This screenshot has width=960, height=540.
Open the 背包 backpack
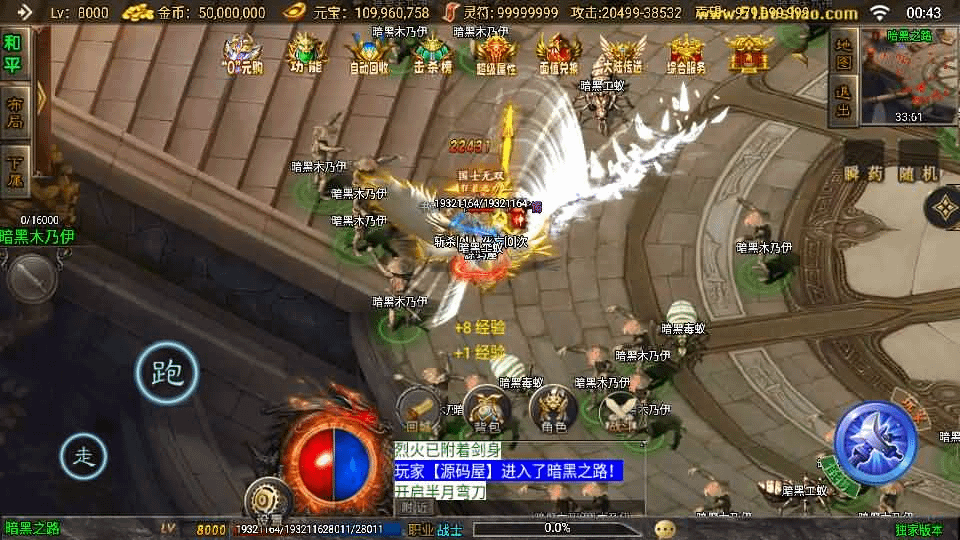tap(487, 410)
